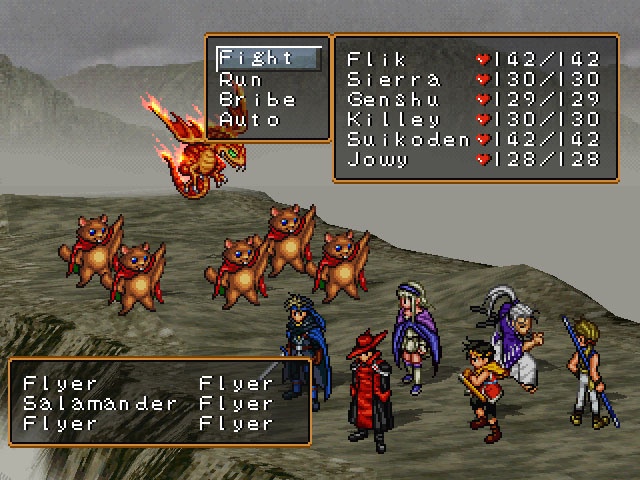
Task: Pick the party member named Suikoden
Action: (x=407, y=140)
